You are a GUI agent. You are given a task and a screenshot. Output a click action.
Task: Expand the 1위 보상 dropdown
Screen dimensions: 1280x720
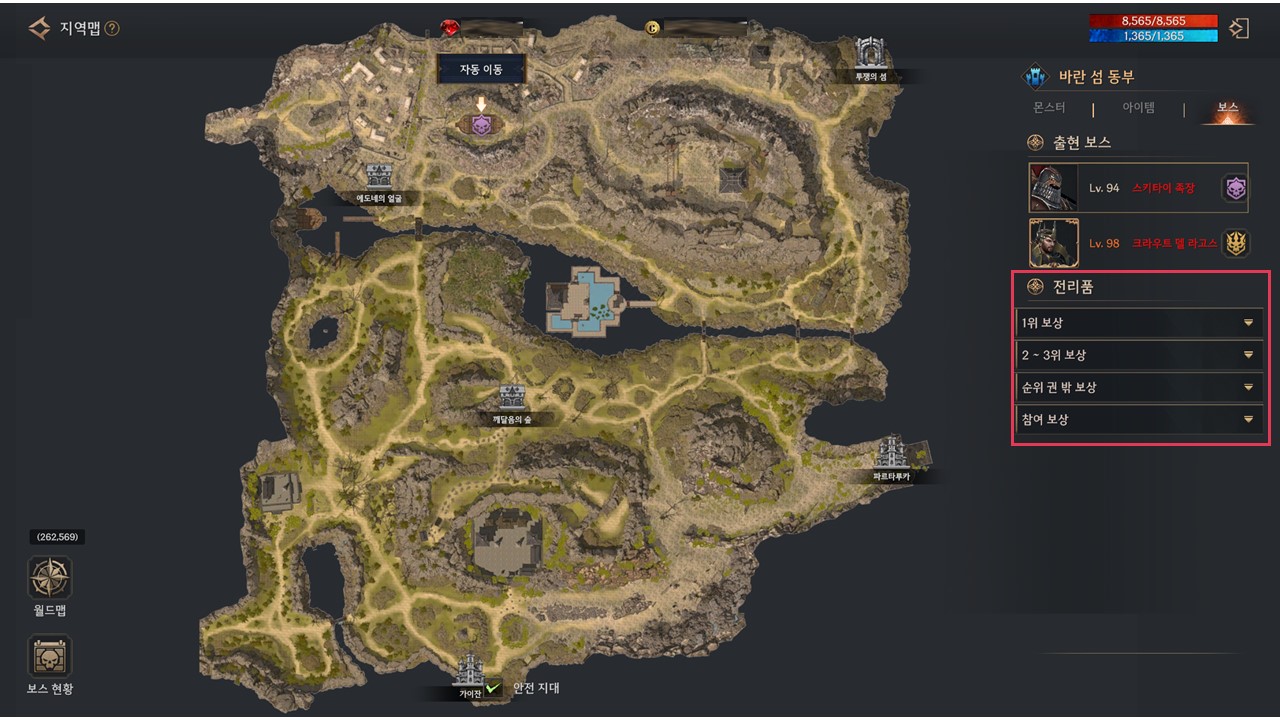(x=1138, y=323)
